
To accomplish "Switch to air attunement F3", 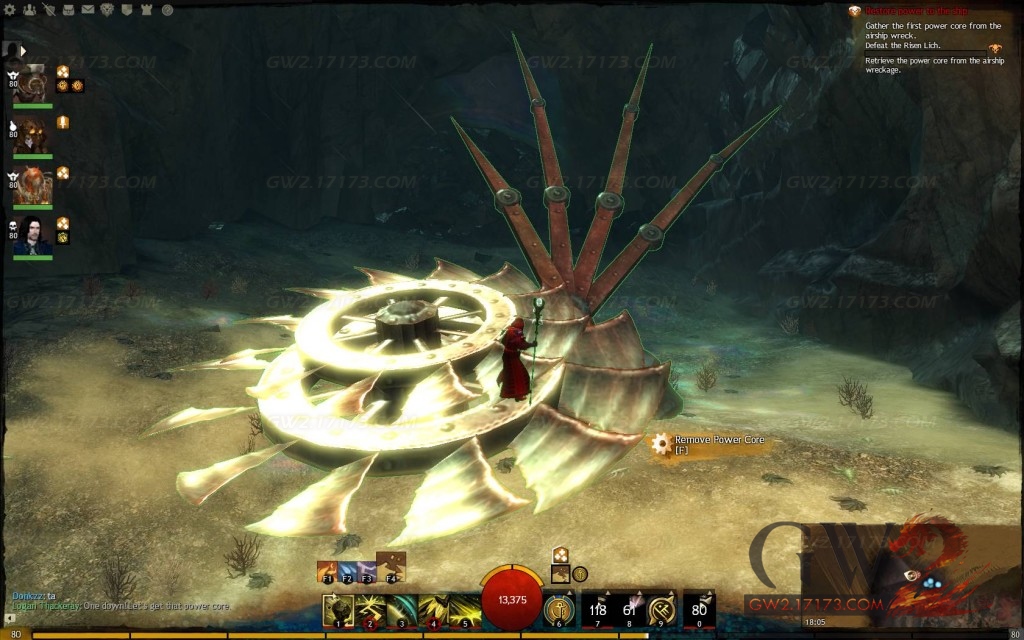I will pyautogui.click(x=367, y=571).
